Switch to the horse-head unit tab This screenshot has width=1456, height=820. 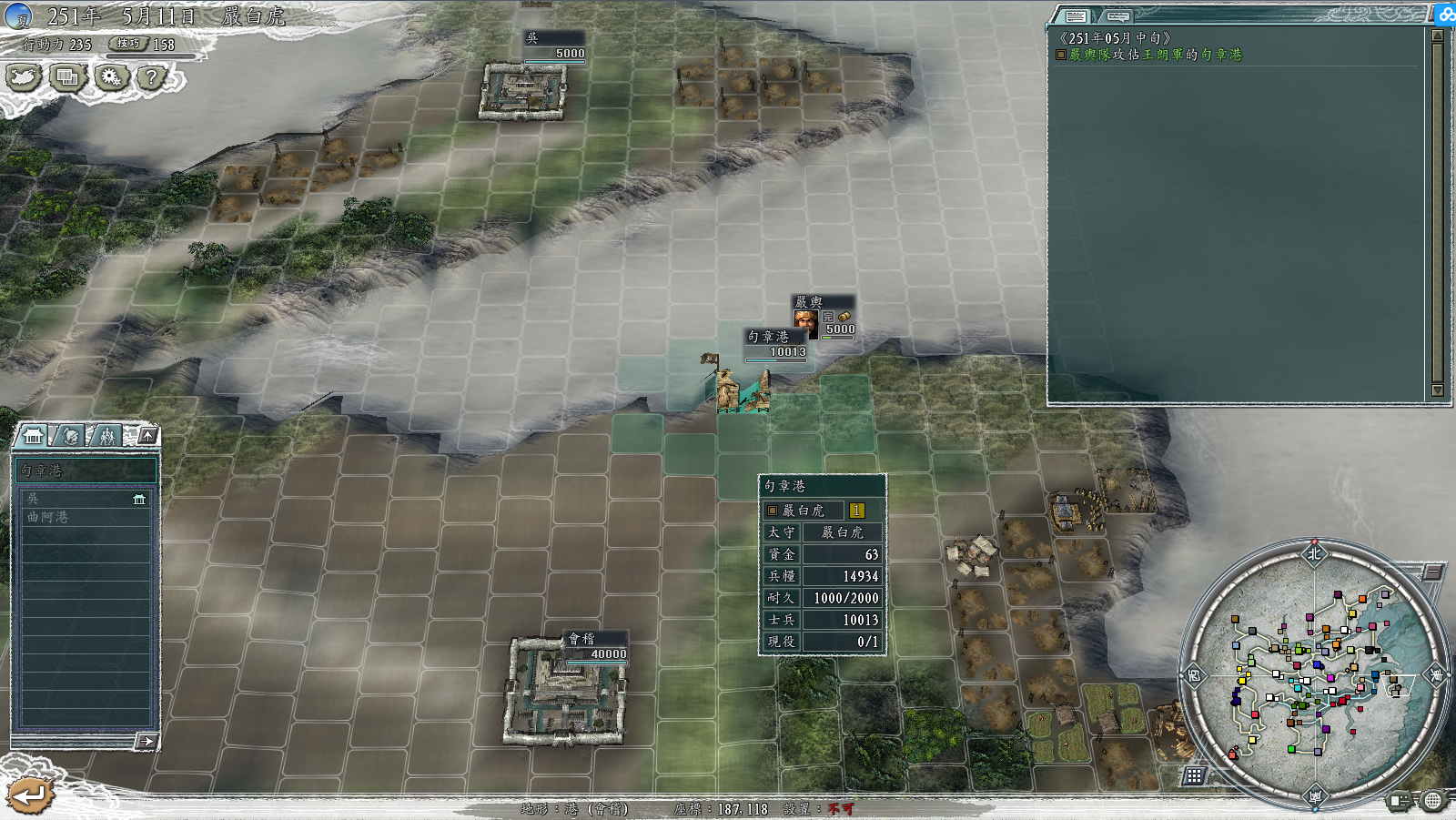[71, 436]
